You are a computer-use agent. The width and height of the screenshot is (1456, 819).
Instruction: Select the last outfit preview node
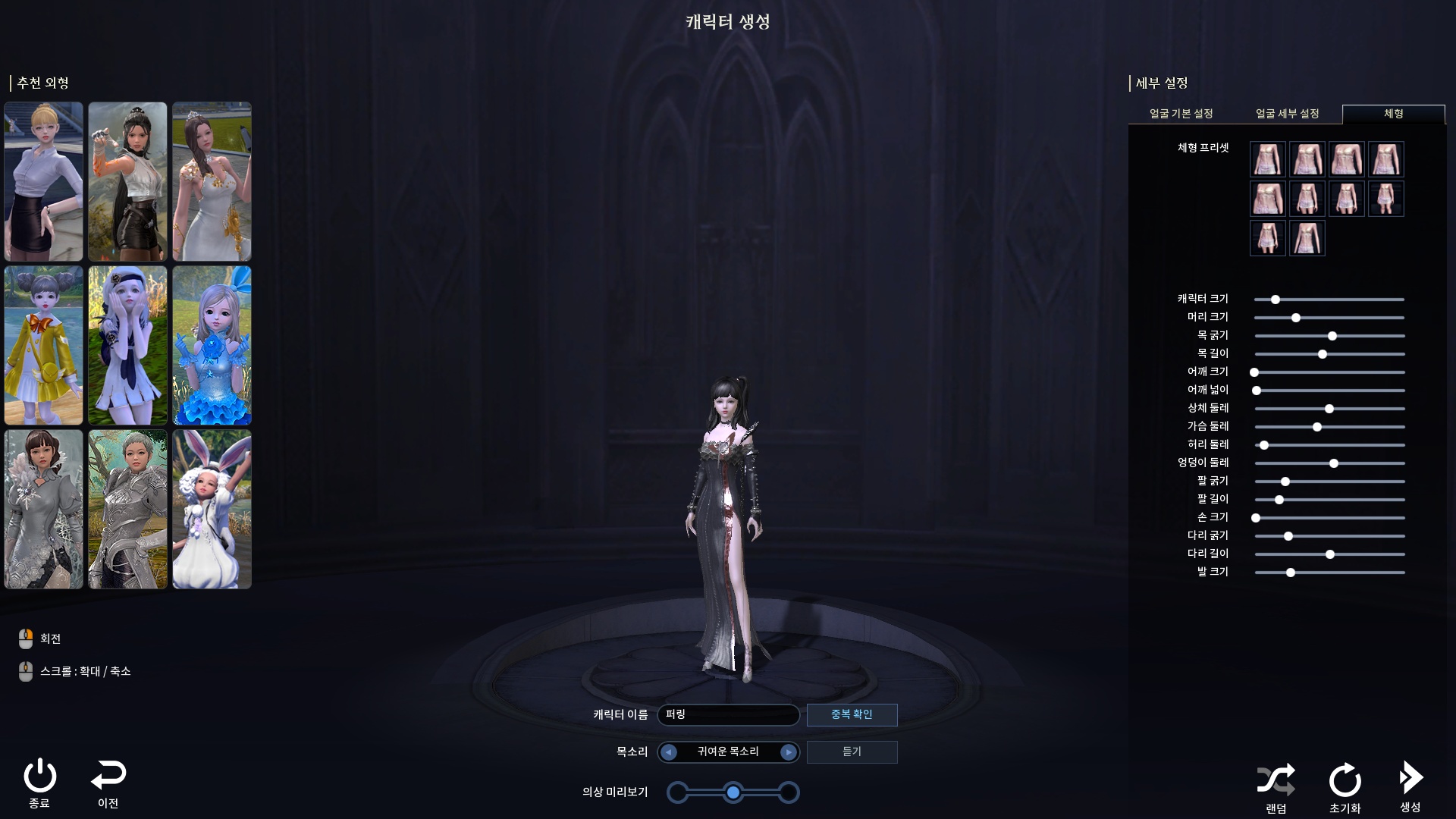click(789, 792)
